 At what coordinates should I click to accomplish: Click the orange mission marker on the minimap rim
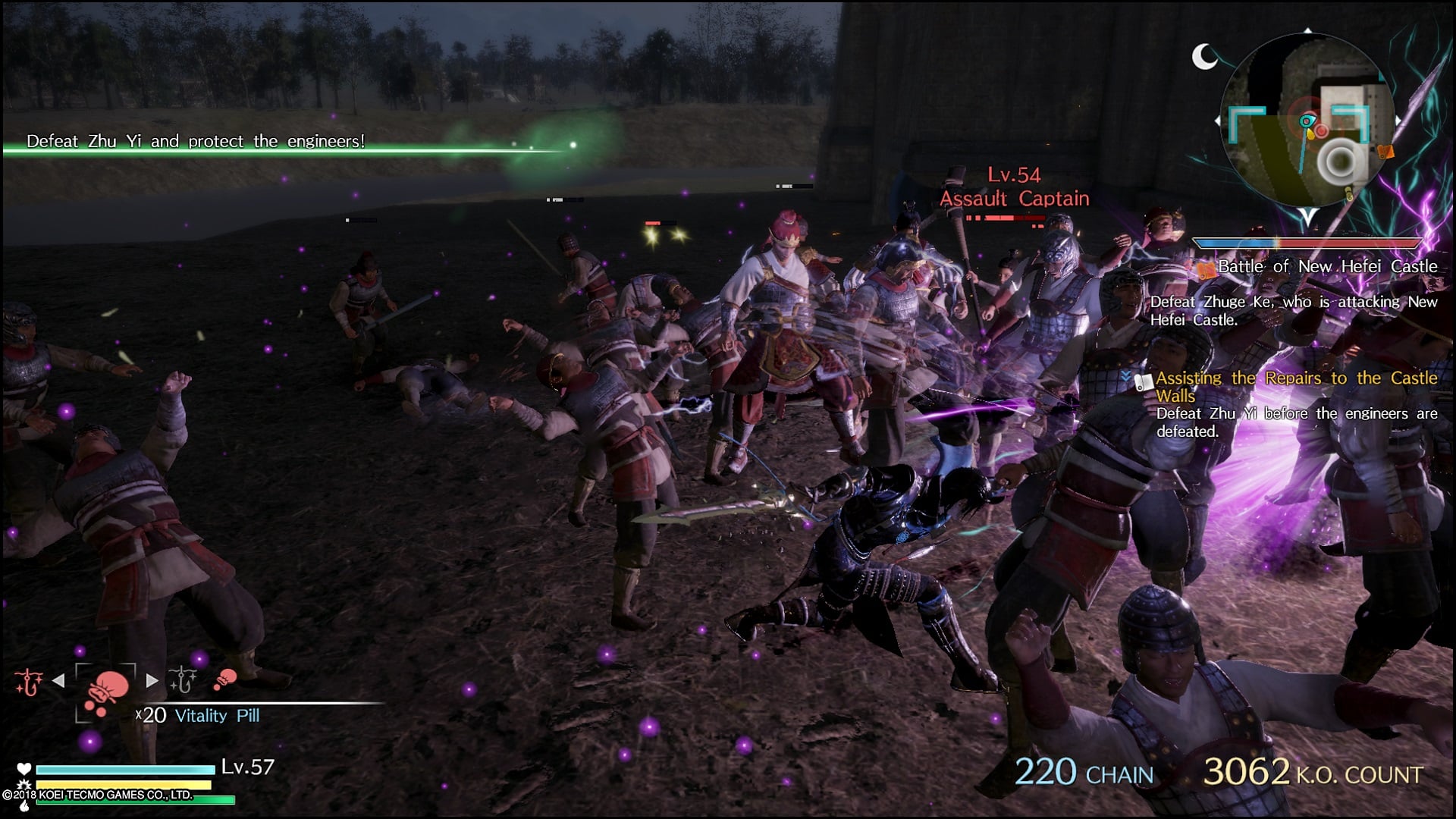[x=1385, y=152]
